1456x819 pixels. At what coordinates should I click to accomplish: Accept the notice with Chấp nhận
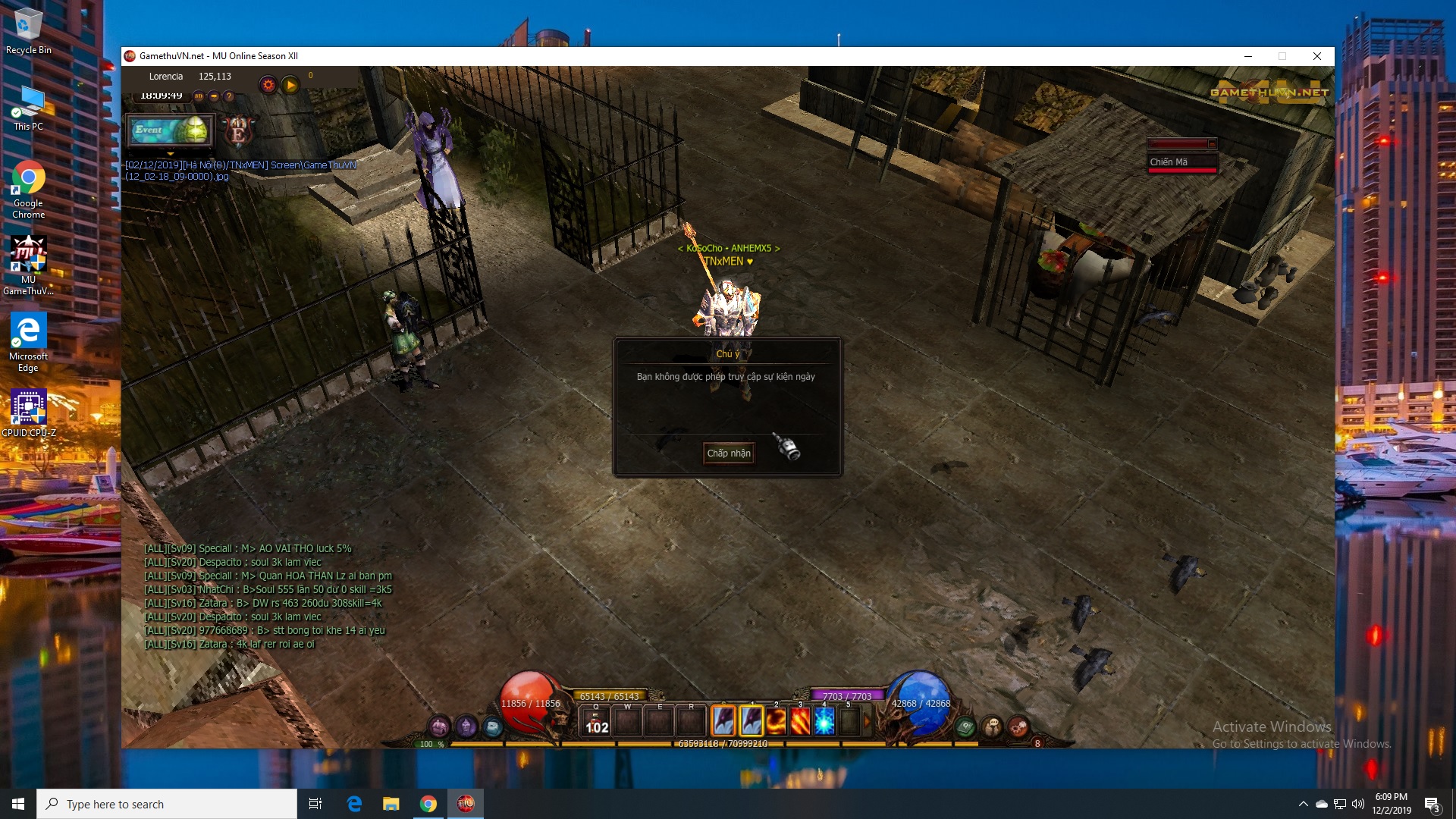pos(729,453)
